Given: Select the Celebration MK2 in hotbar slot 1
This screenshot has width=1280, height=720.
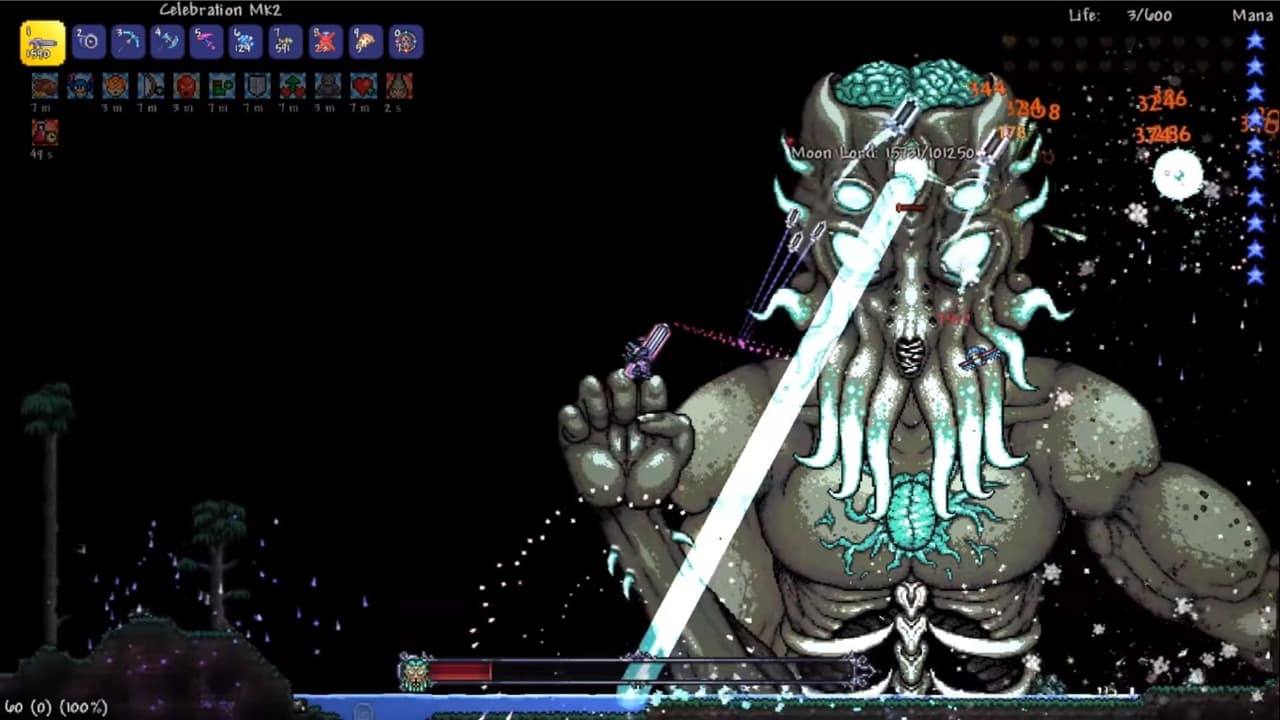Looking at the screenshot, I should 41,41.
